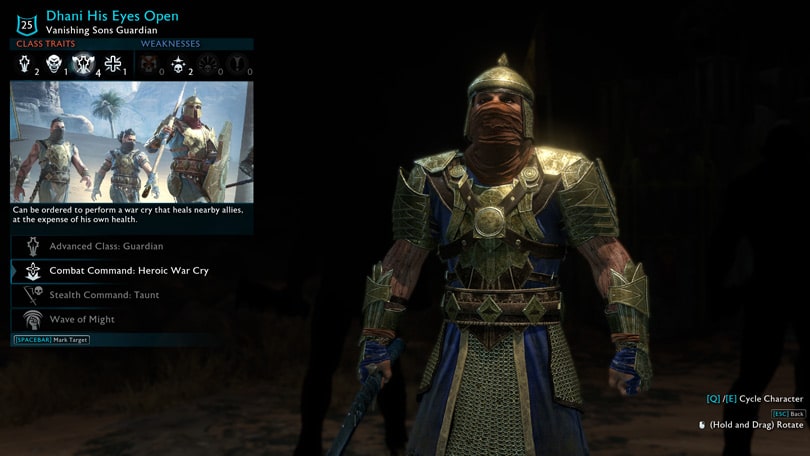Select the glowing skull weakness icon
The image size is (810, 456).
pyautogui.click(x=178, y=64)
